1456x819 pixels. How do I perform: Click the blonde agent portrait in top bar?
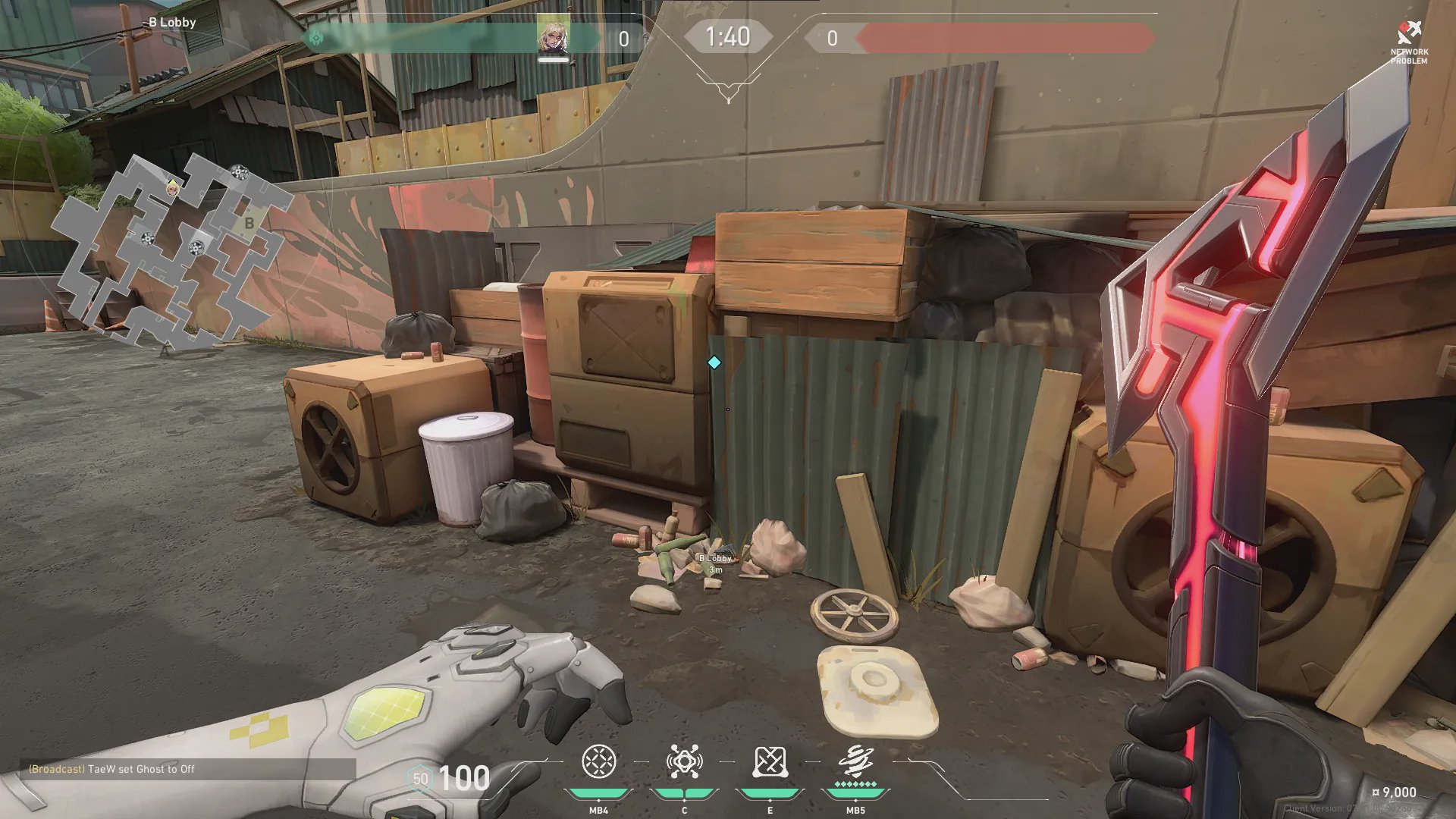553,36
